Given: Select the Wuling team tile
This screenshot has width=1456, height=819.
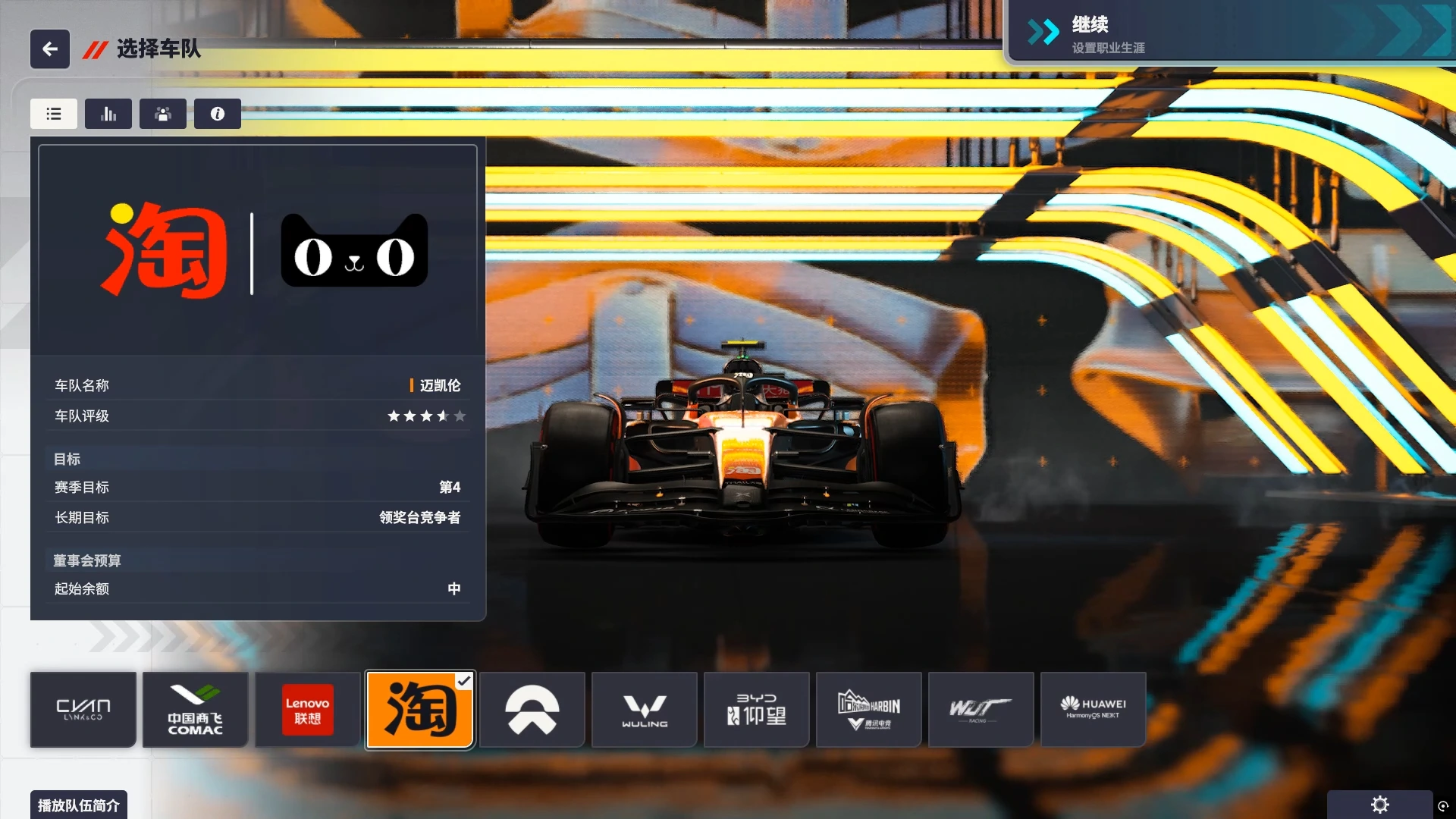Looking at the screenshot, I should [x=645, y=710].
